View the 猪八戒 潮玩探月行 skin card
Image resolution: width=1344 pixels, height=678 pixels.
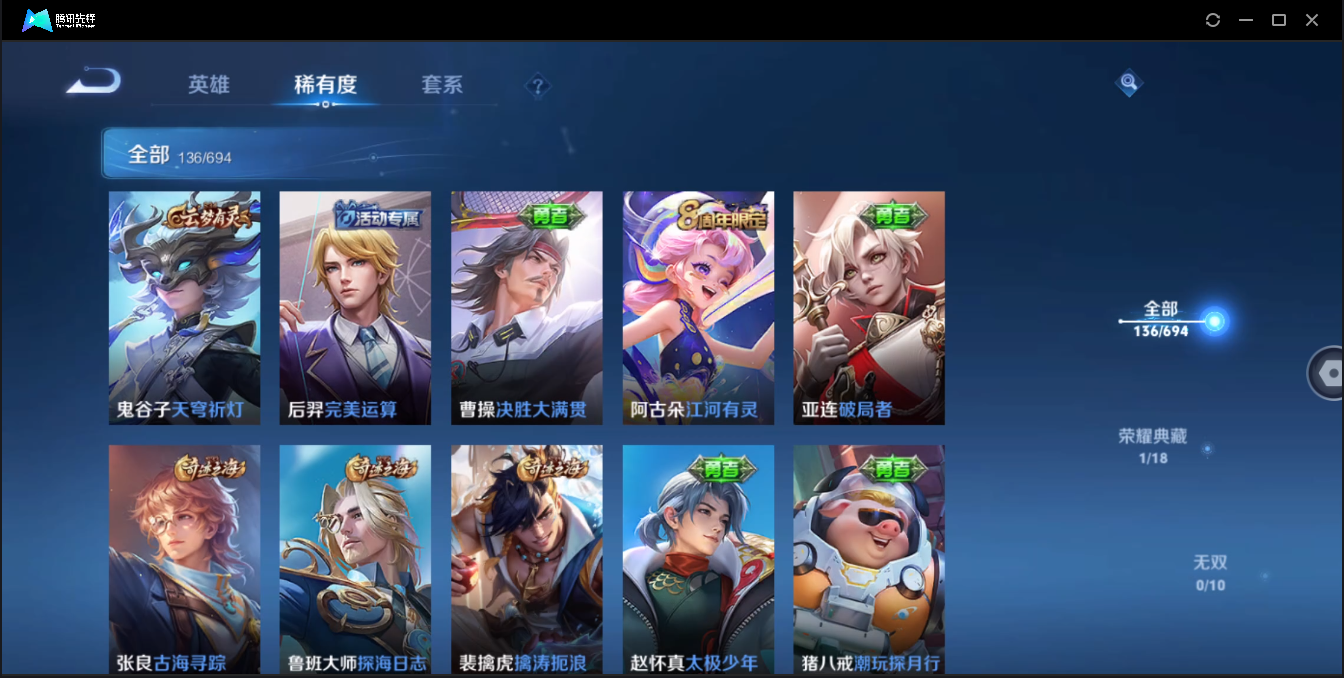pos(869,559)
